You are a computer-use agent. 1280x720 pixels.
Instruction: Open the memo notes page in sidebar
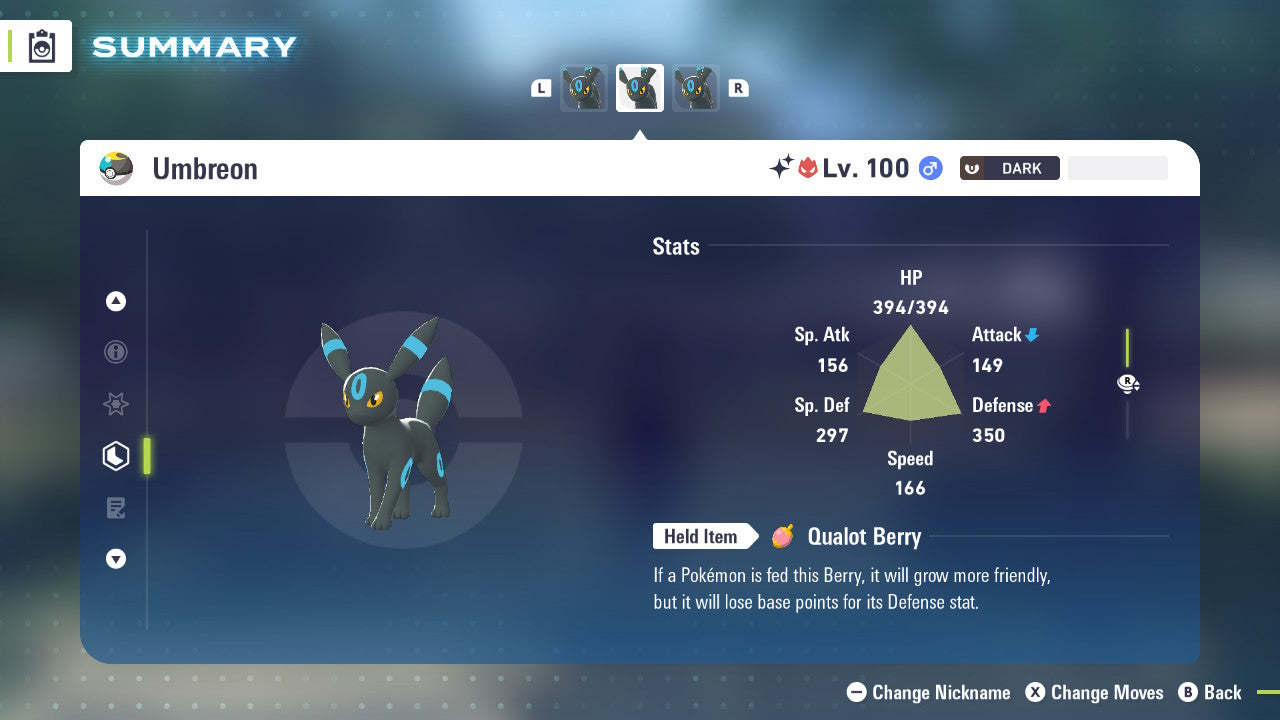click(x=116, y=508)
